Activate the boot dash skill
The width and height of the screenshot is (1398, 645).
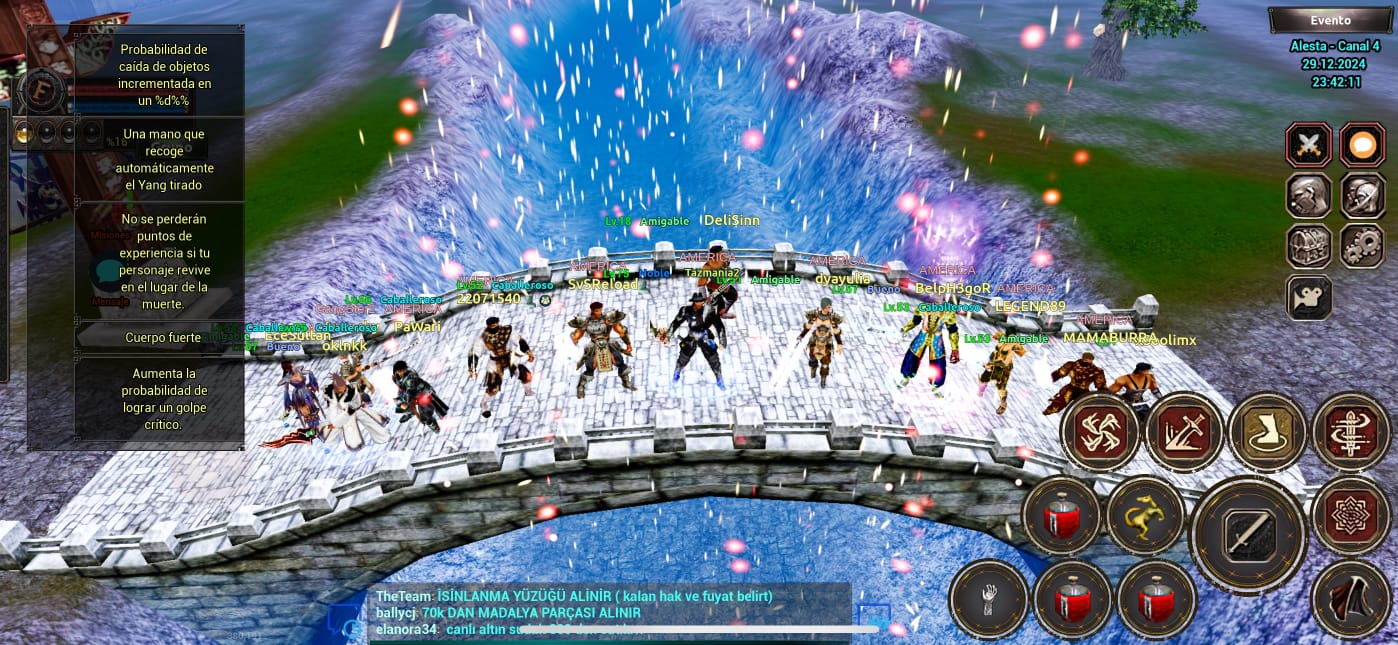pos(1267,432)
